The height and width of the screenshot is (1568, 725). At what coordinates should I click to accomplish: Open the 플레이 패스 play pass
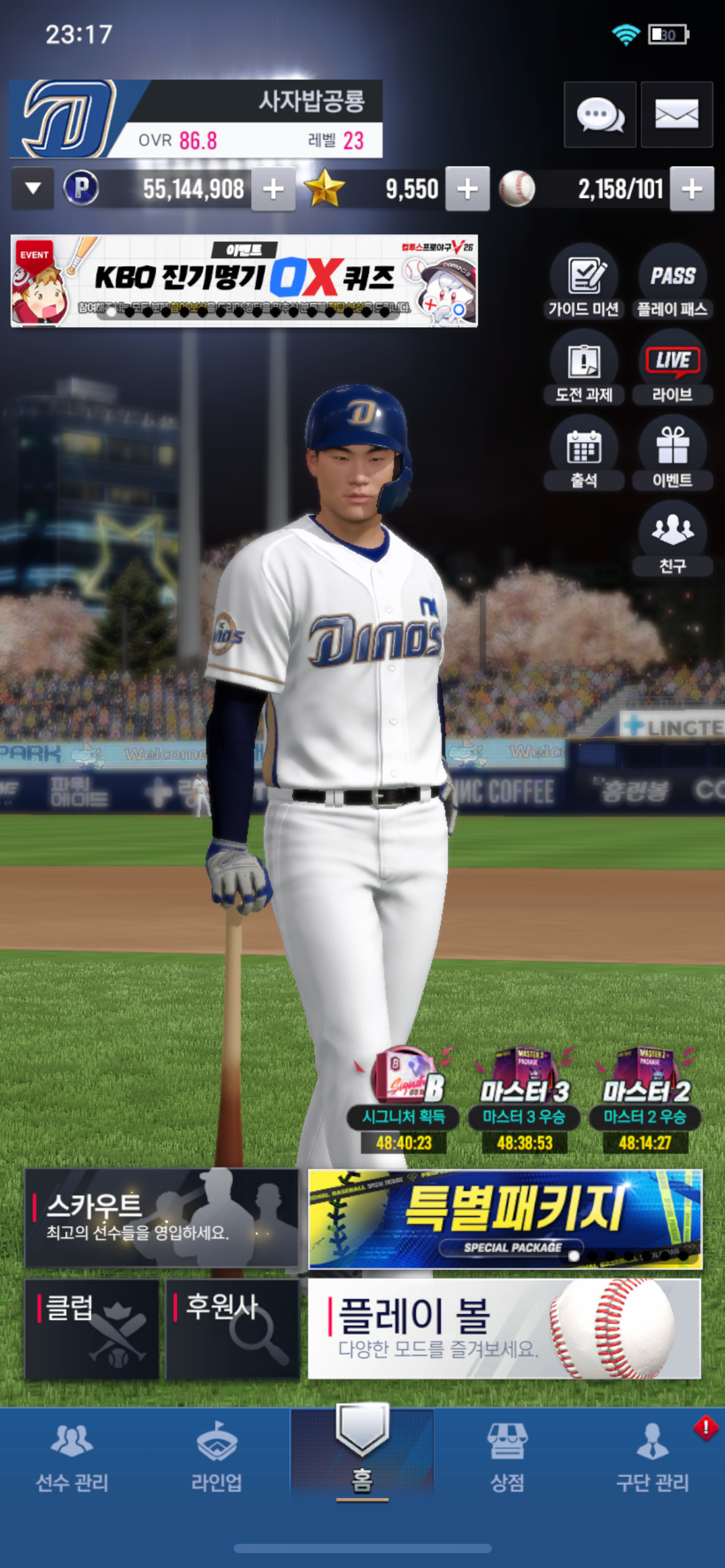coord(672,282)
